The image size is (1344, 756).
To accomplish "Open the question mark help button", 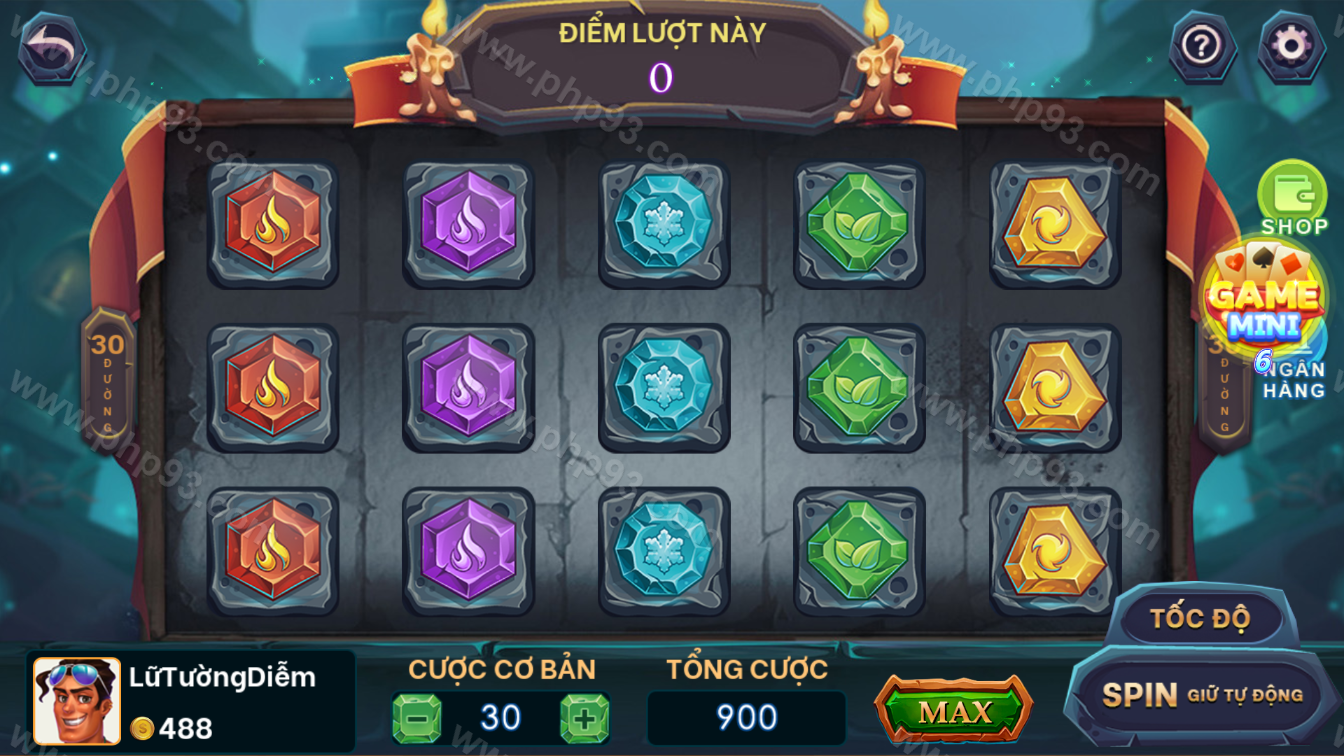I will coord(1202,46).
